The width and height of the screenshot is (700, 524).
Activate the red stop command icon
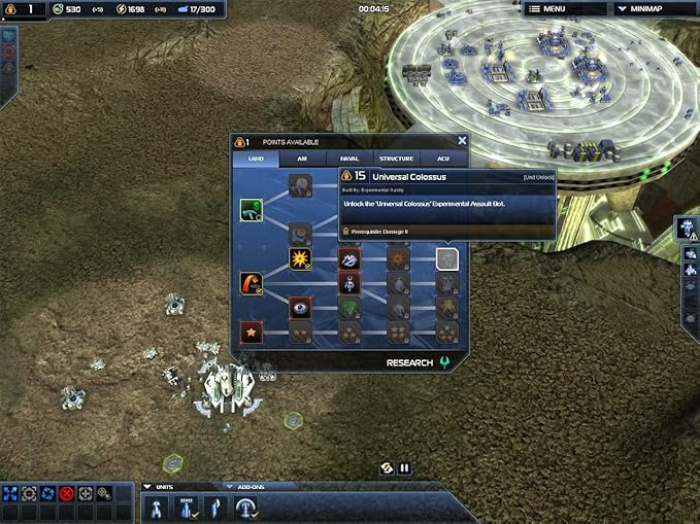coord(67,493)
